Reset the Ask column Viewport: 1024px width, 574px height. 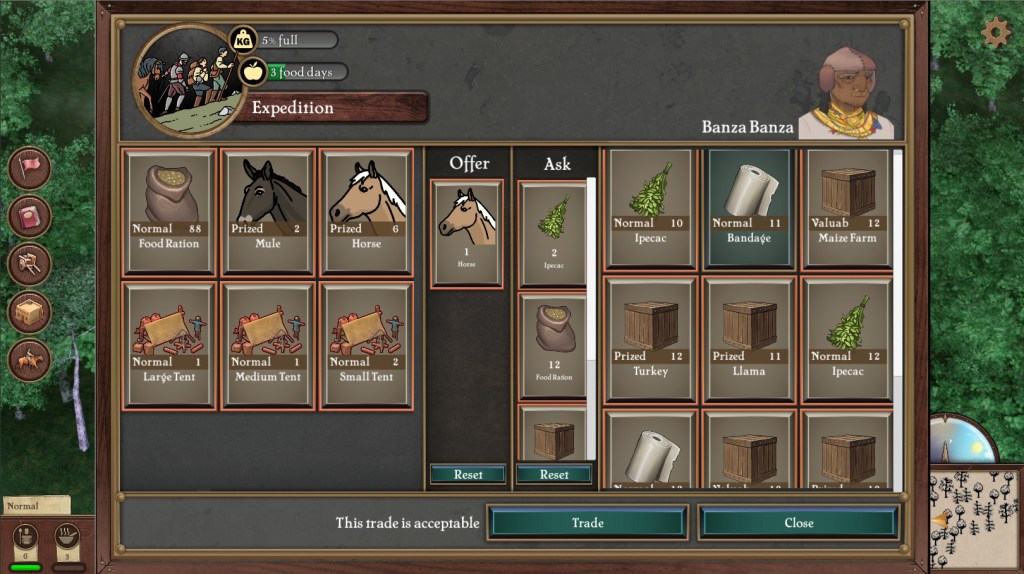(555, 474)
